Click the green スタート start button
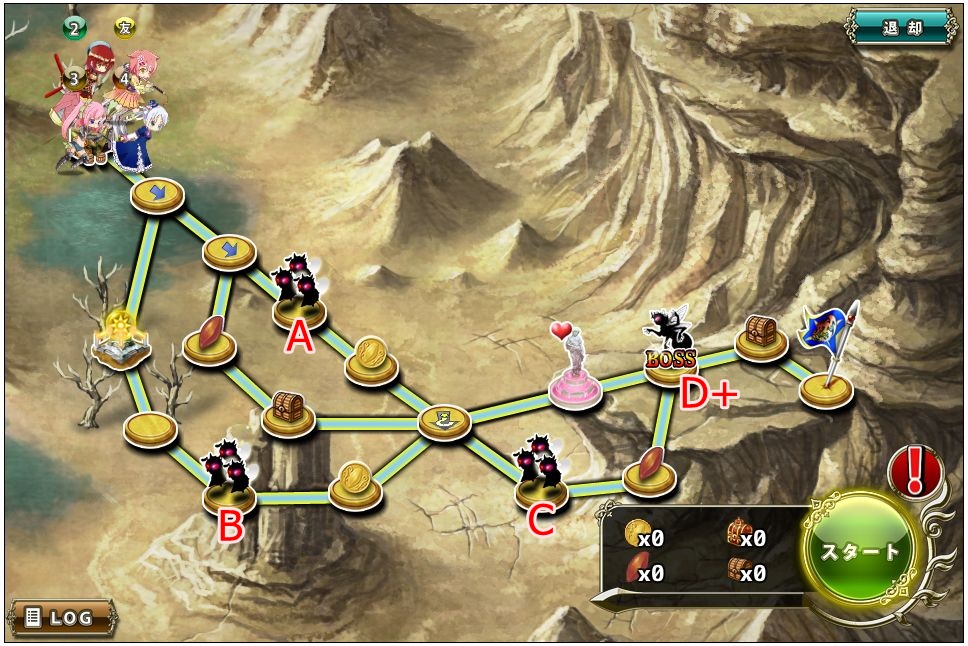Screen dimensions: 968x646 click(860, 551)
